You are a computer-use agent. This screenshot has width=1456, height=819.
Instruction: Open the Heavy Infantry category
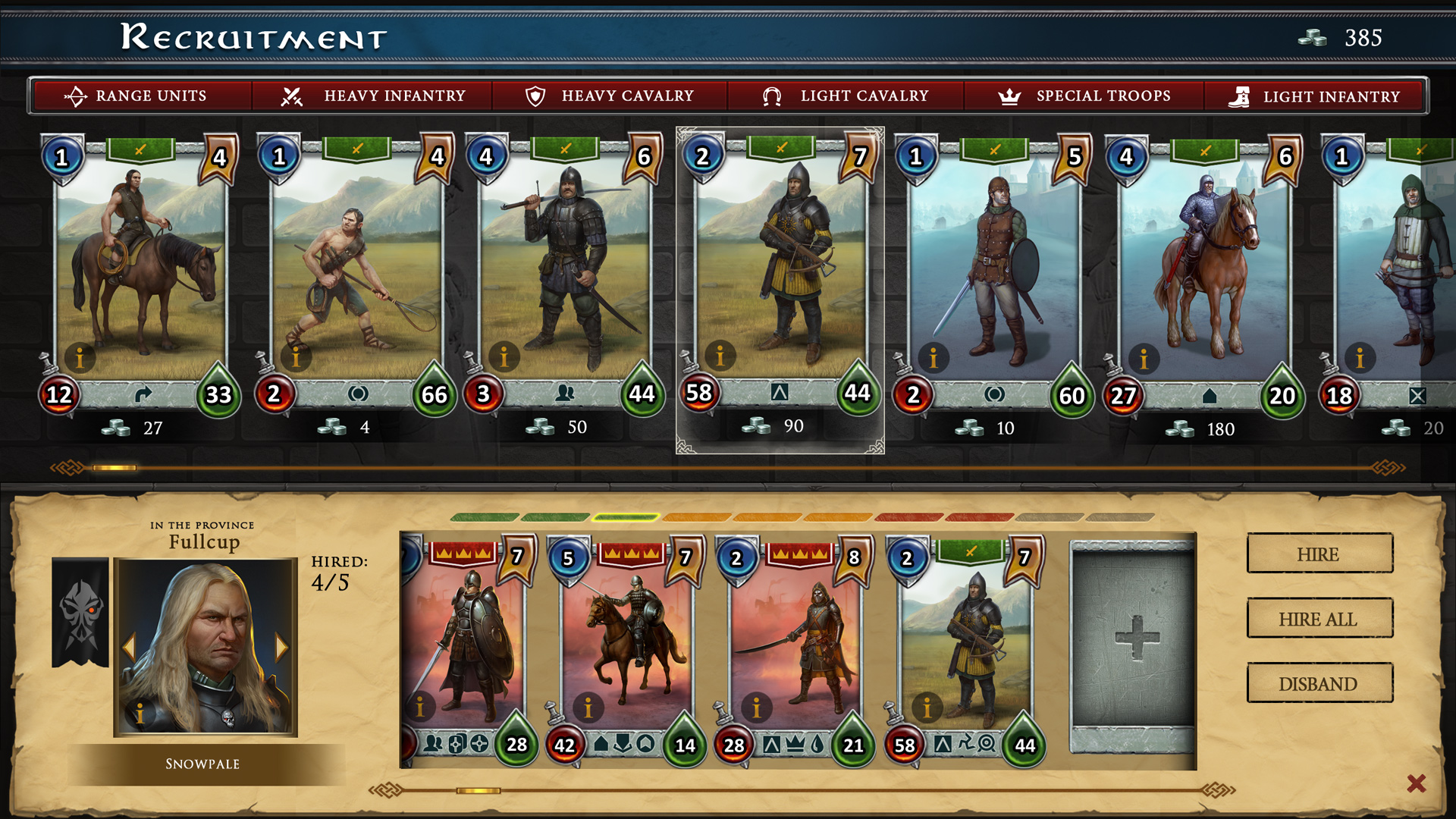pos(374,96)
